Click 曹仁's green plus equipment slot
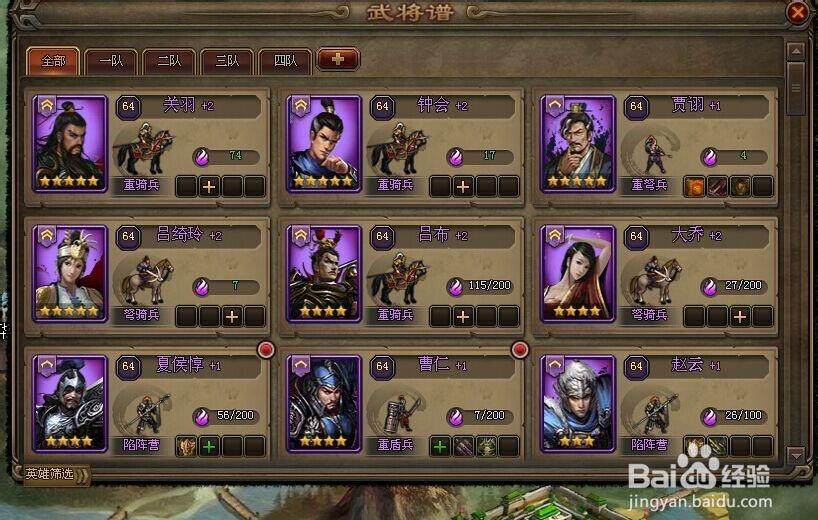 (440, 446)
